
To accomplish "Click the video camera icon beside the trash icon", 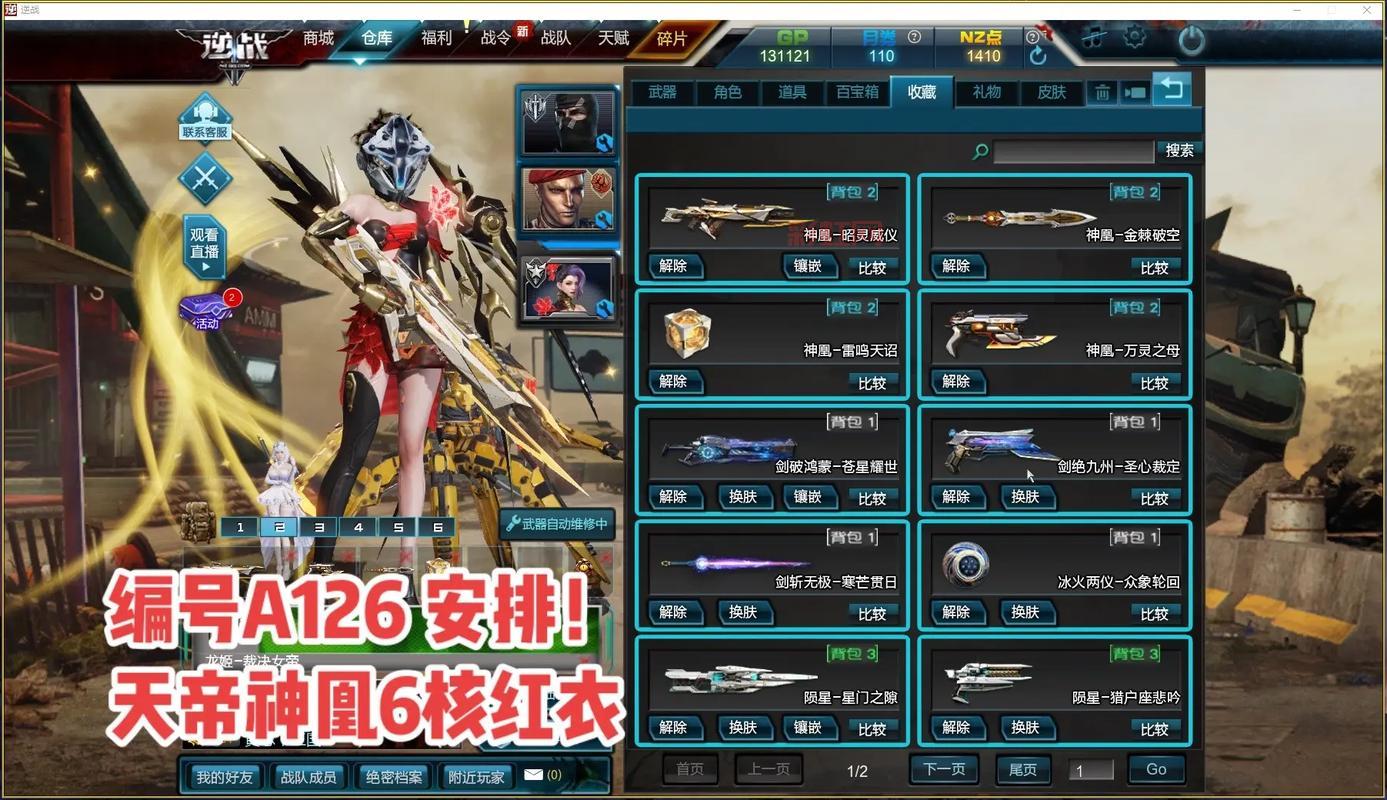I will 1135,90.
